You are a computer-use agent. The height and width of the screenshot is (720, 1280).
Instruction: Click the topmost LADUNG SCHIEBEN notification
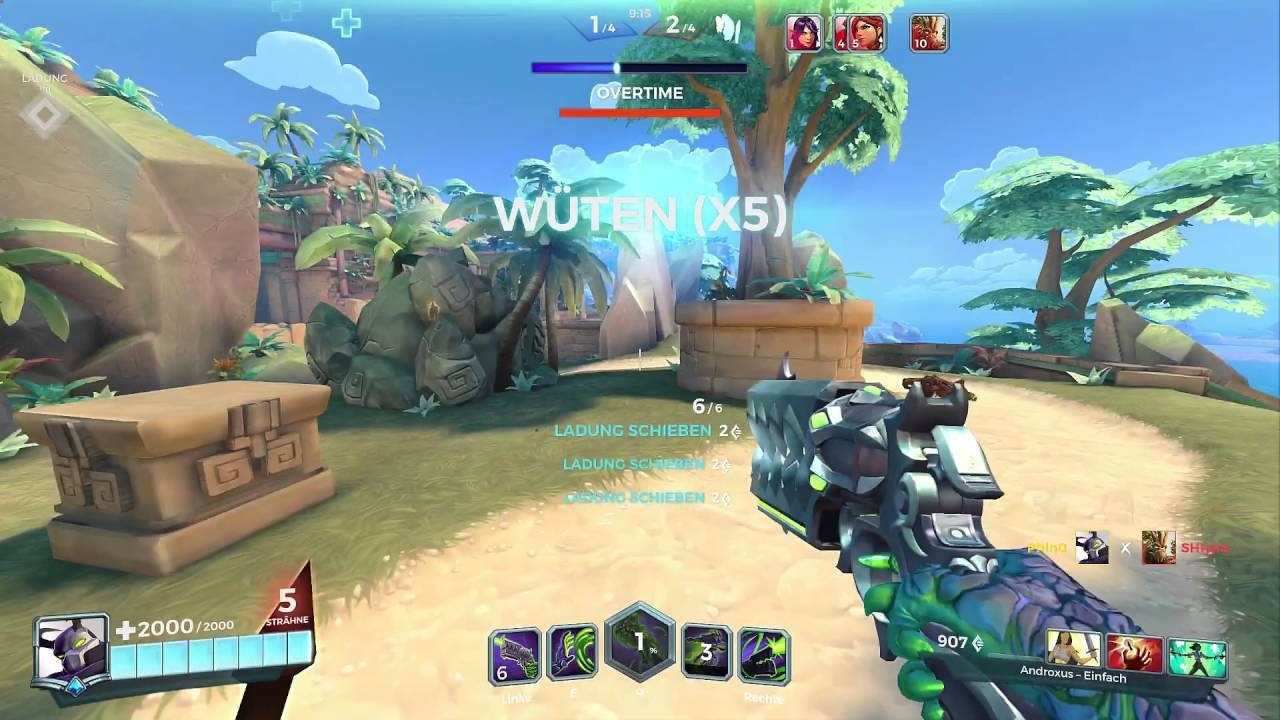(630, 432)
